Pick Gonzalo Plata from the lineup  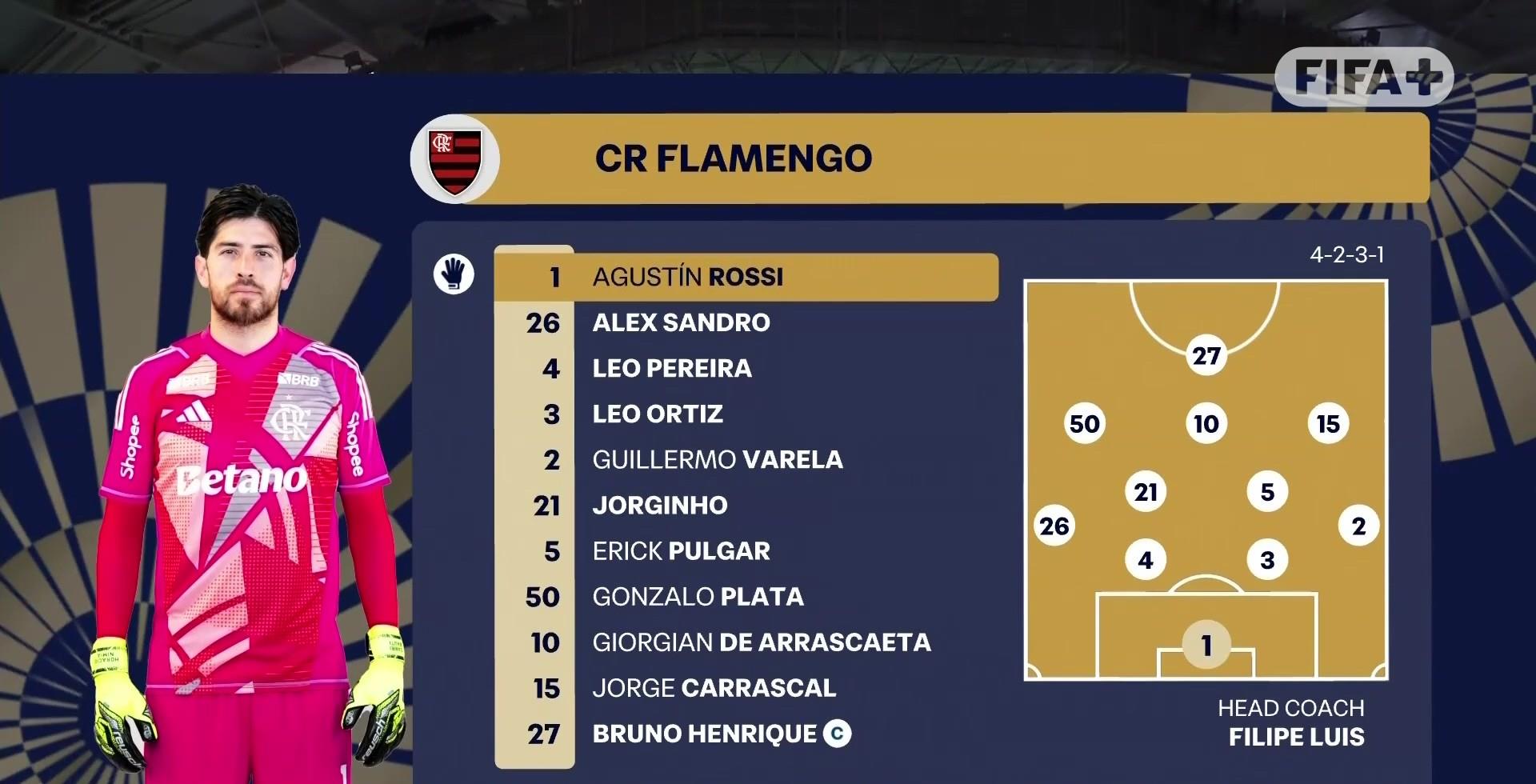(x=698, y=596)
